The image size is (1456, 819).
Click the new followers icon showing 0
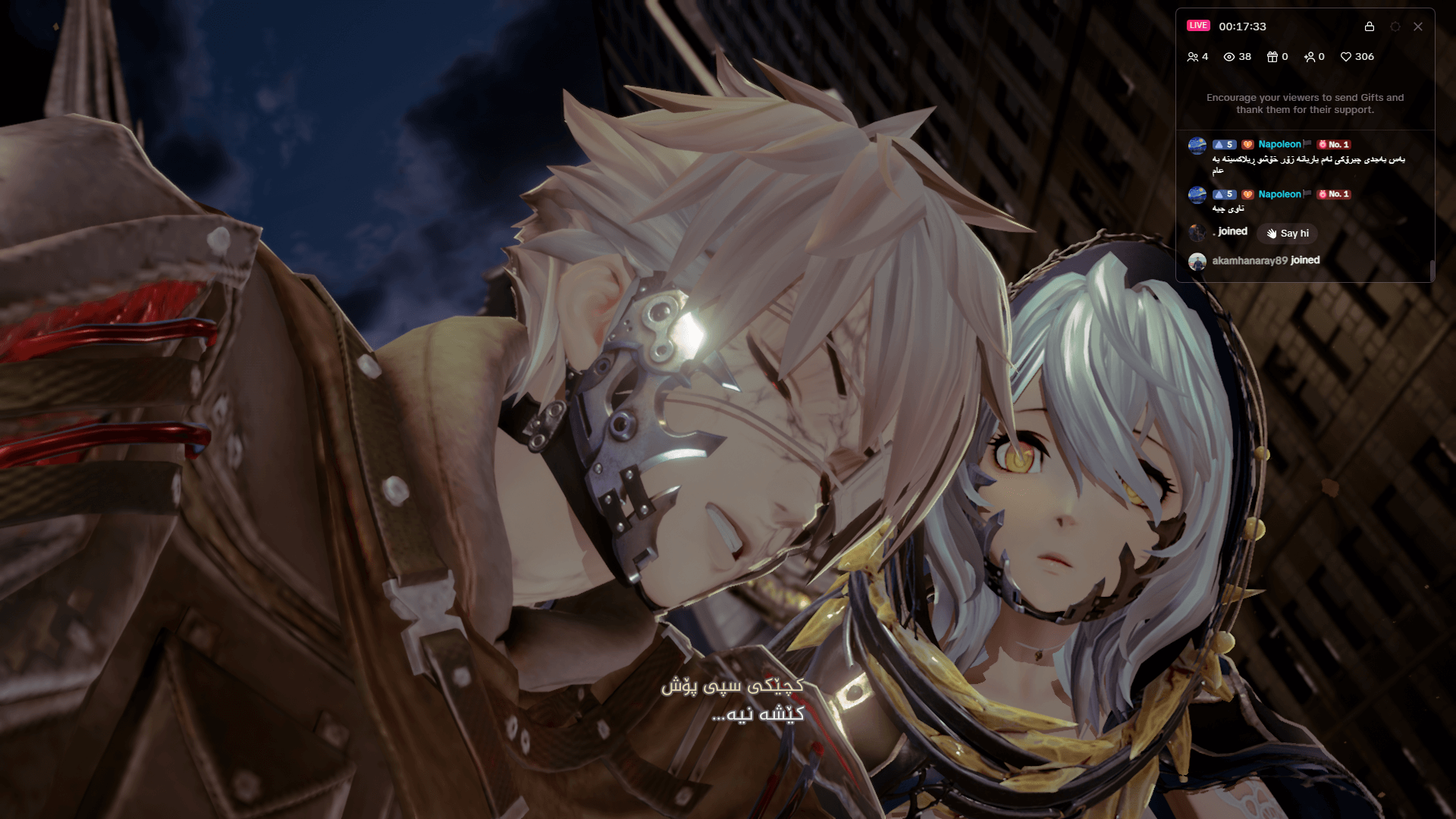(x=1309, y=57)
